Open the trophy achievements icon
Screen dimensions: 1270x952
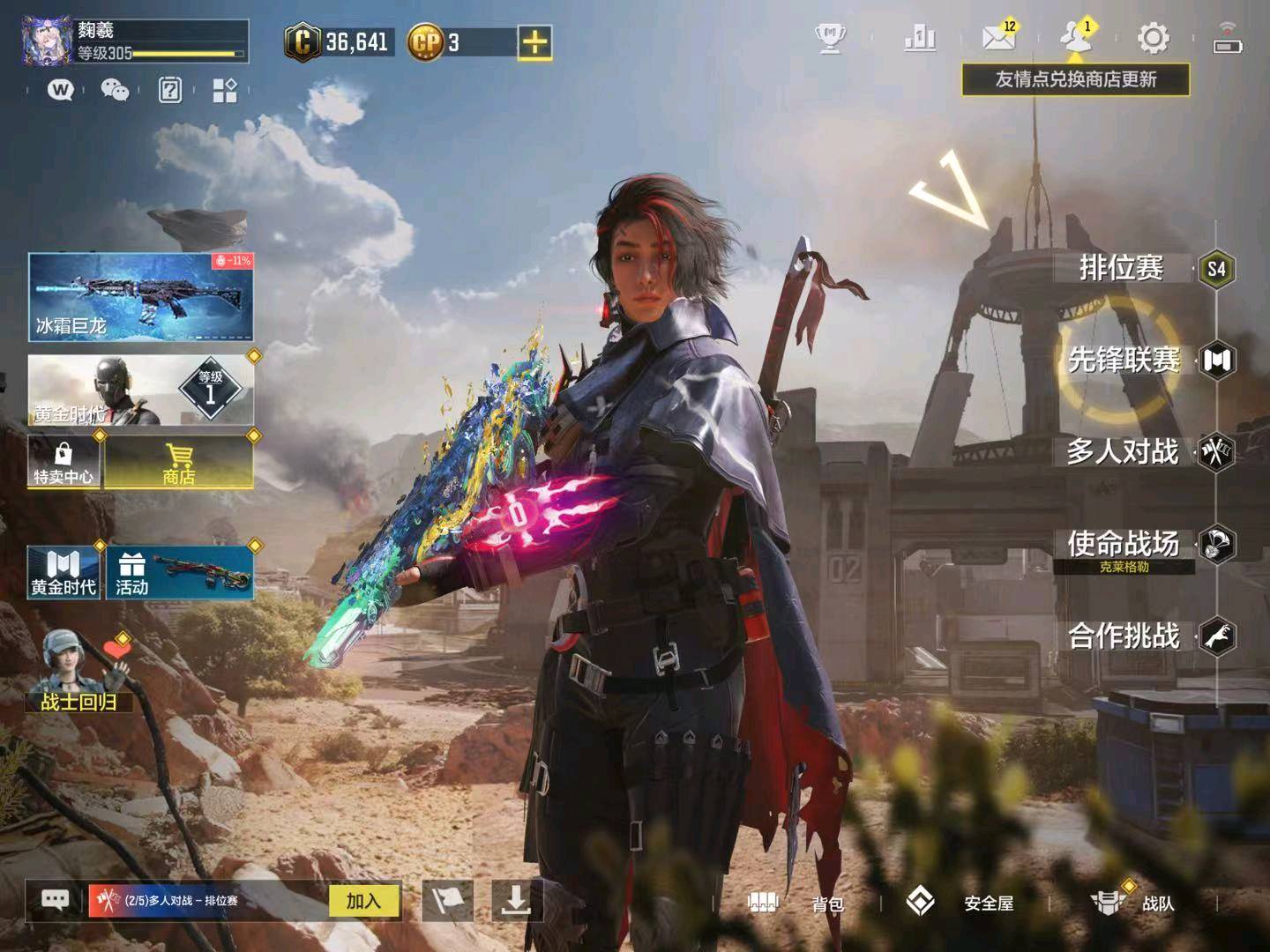830,39
